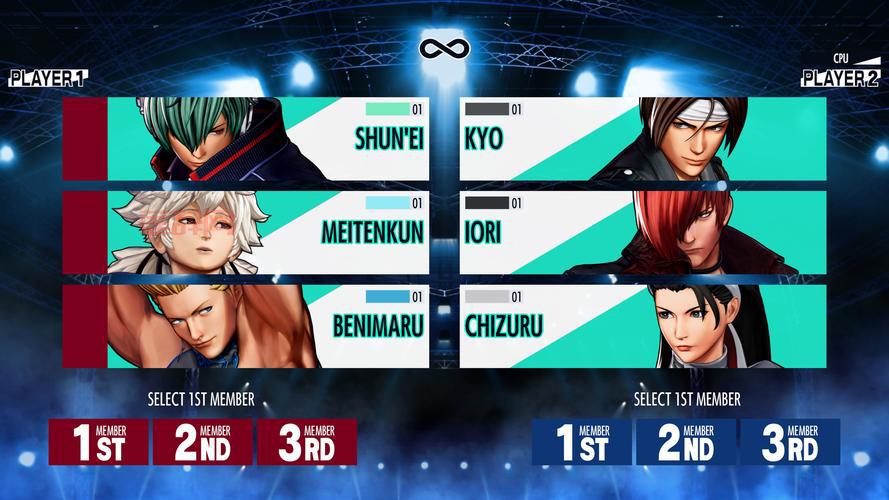Choose Meitenkun as the fighter
The image size is (889, 500).
tap(246, 232)
